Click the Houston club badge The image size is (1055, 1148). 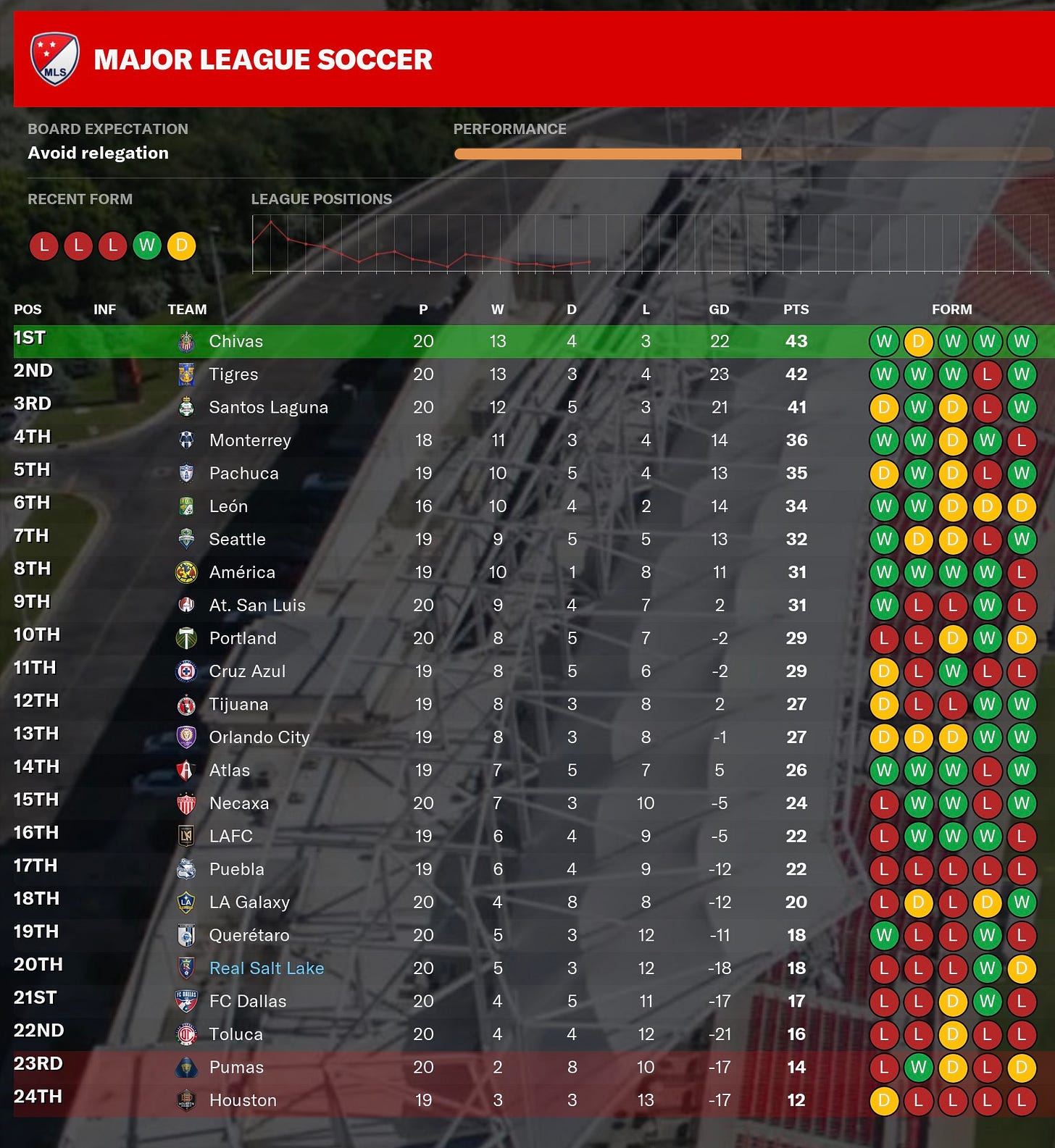[x=186, y=1099]
